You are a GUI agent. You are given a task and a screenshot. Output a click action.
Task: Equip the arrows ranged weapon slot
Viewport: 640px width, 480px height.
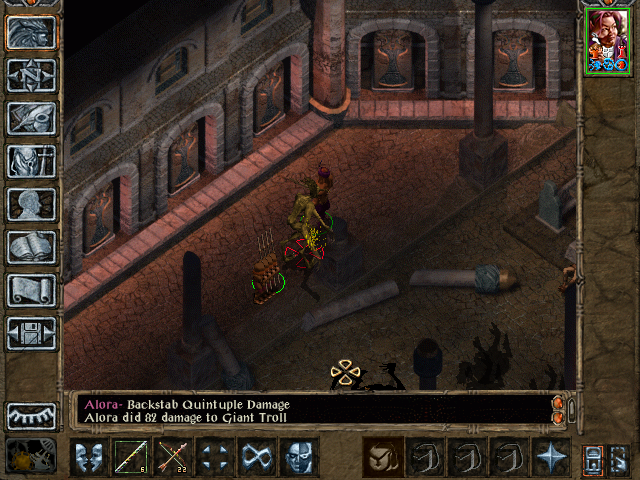click(173, 457)
